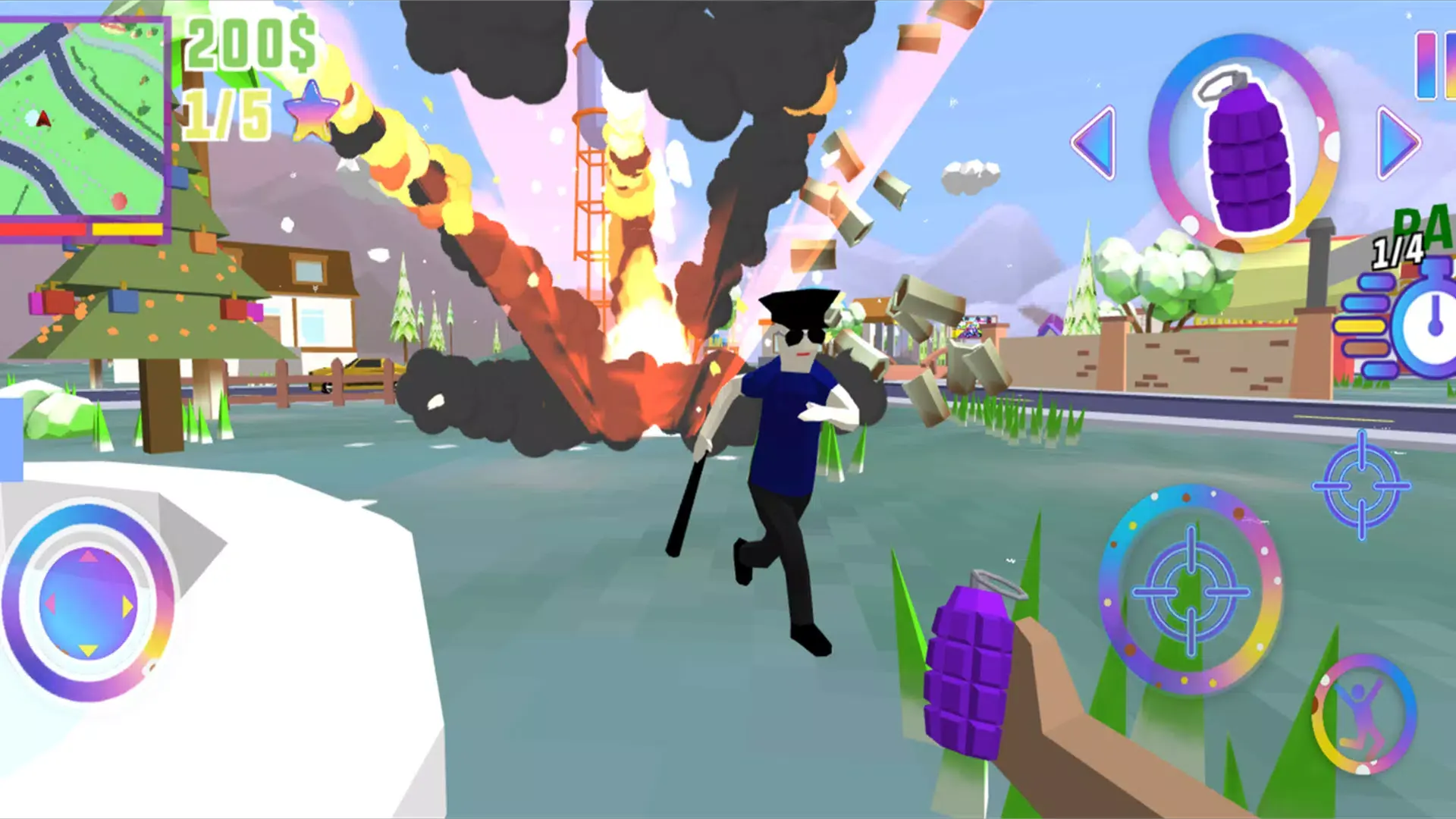Open the pause menu with the pause bars
The height and width of the screenshot is (819, 1456).
point(1437,64)
